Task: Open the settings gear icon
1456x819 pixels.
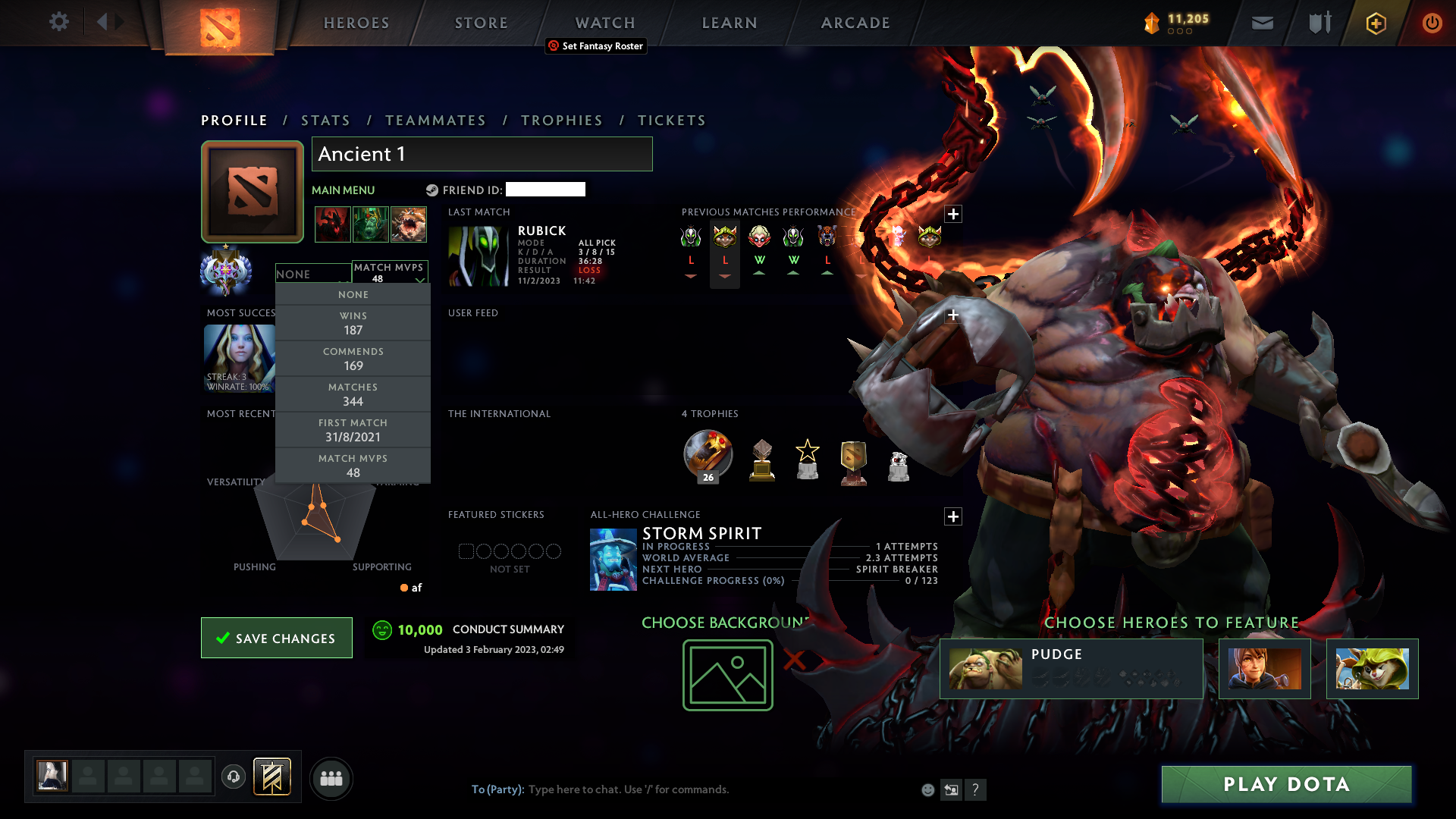Action: pos(59,22)
